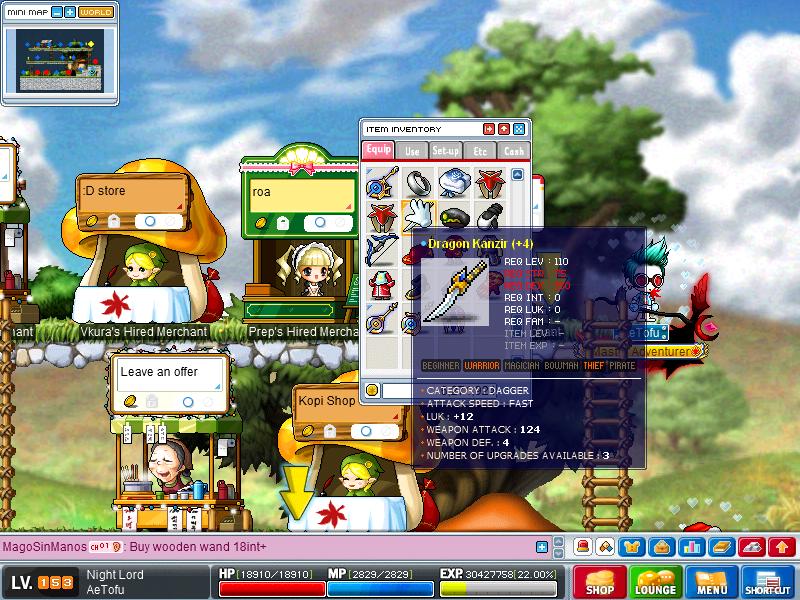Close the Item Inventory window
This screenshot has height=600, width=800.
click(x=519, y=129)
